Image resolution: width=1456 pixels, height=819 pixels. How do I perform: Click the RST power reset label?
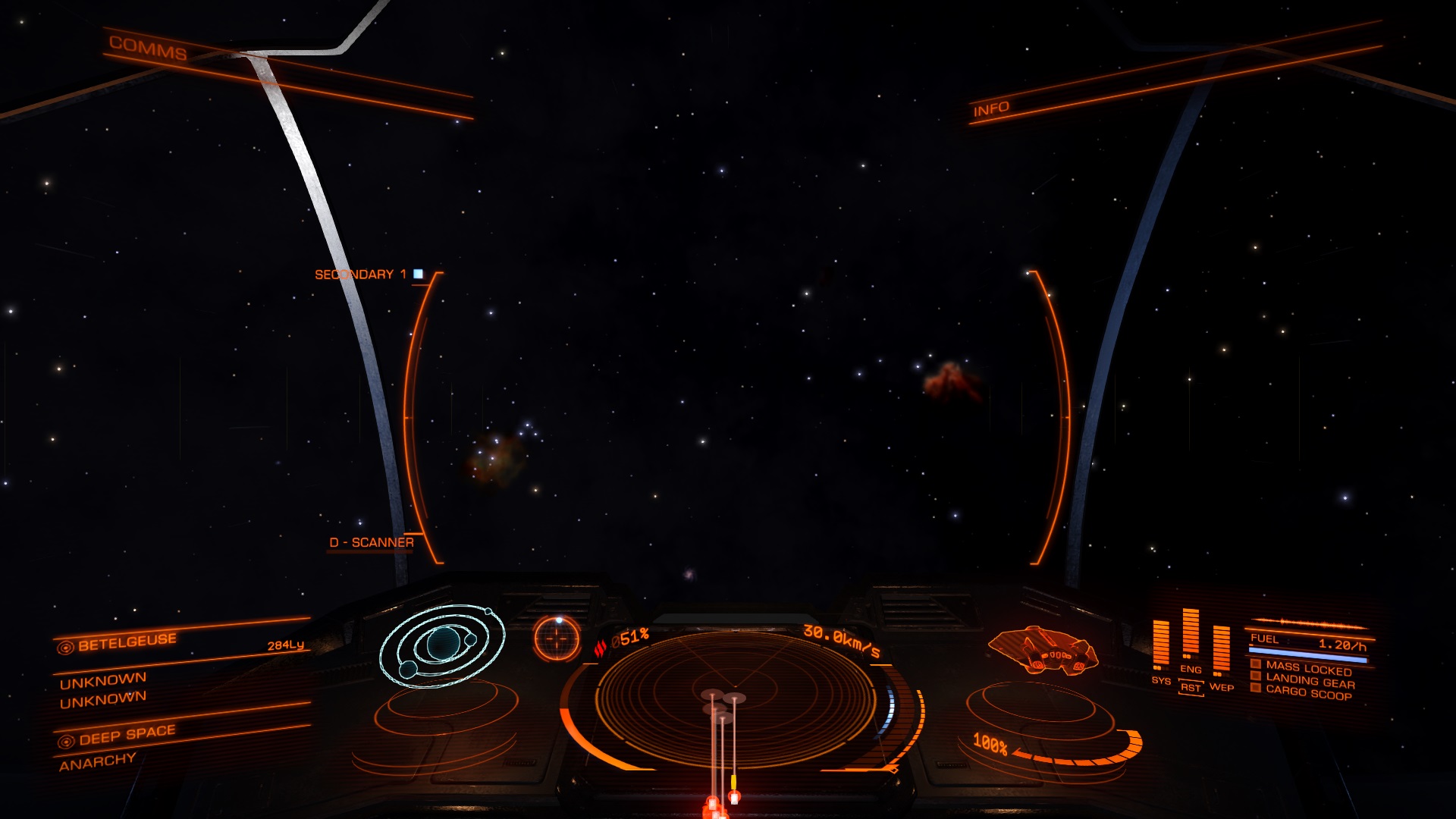pyautogui.click(x=1191, y=688)
